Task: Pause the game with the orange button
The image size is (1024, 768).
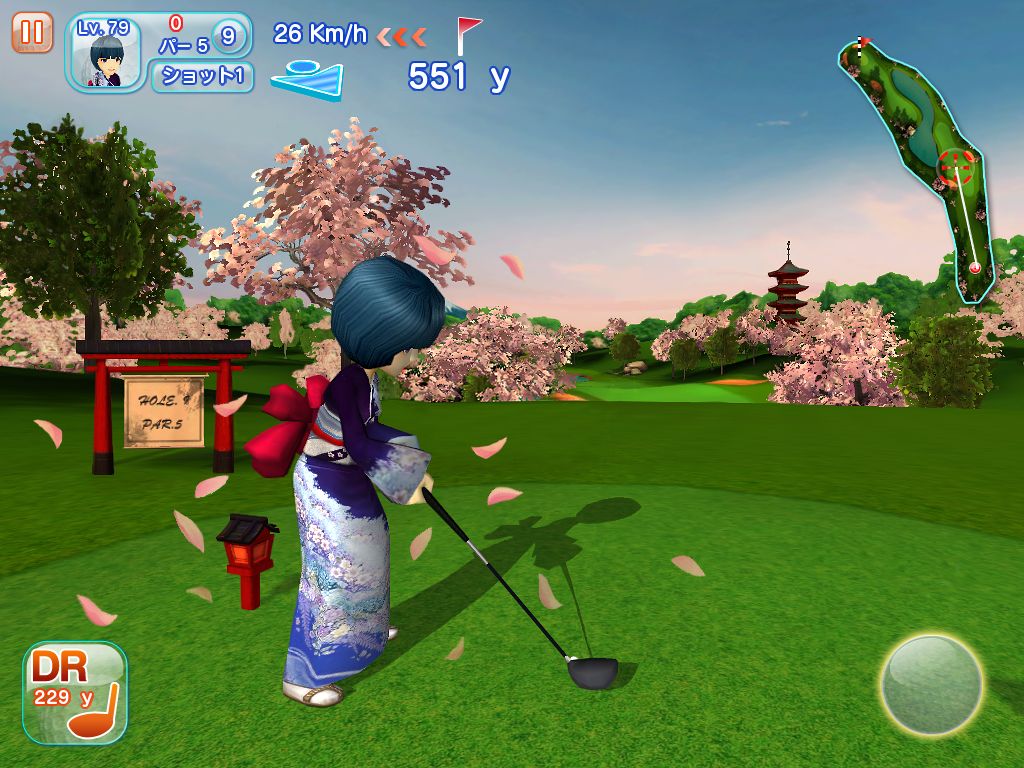Action: coord(32,32)
